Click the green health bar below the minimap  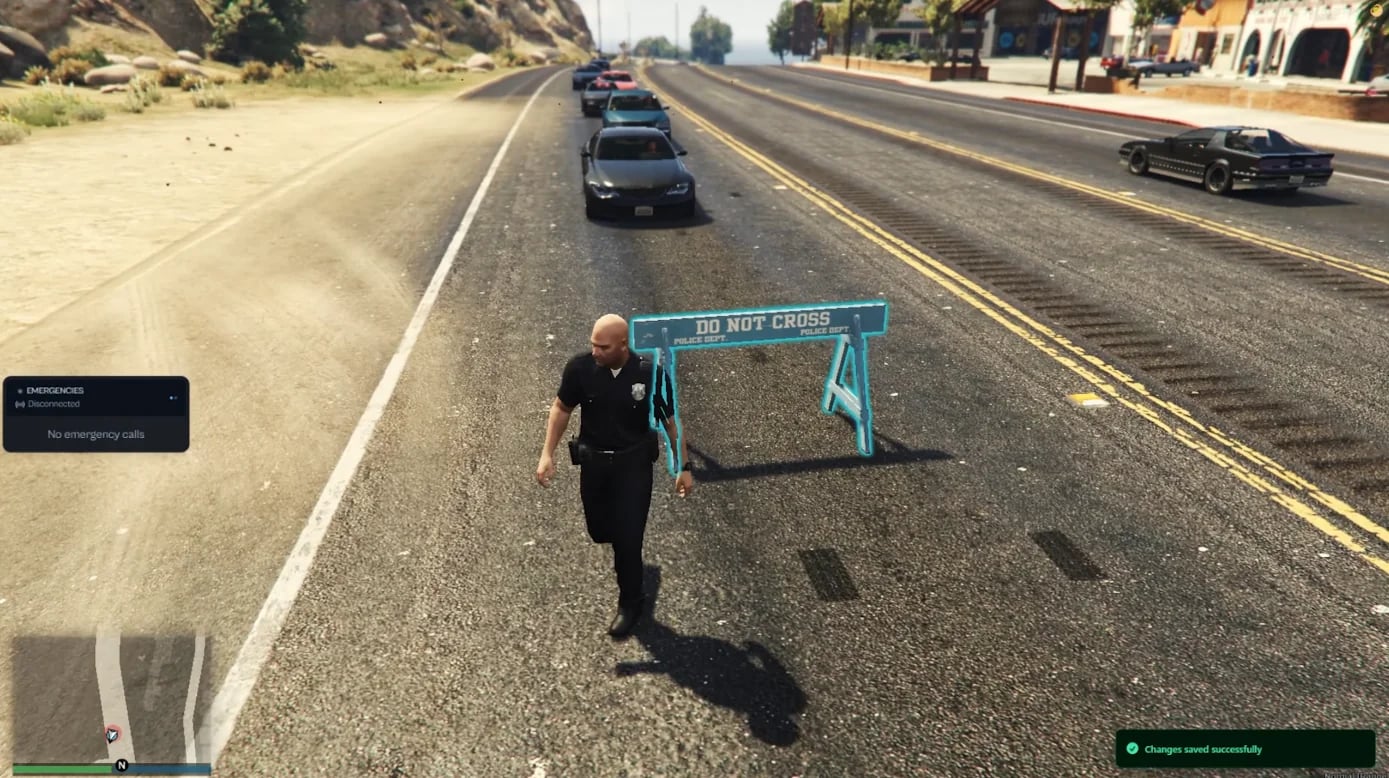click(x=60, y=768)
